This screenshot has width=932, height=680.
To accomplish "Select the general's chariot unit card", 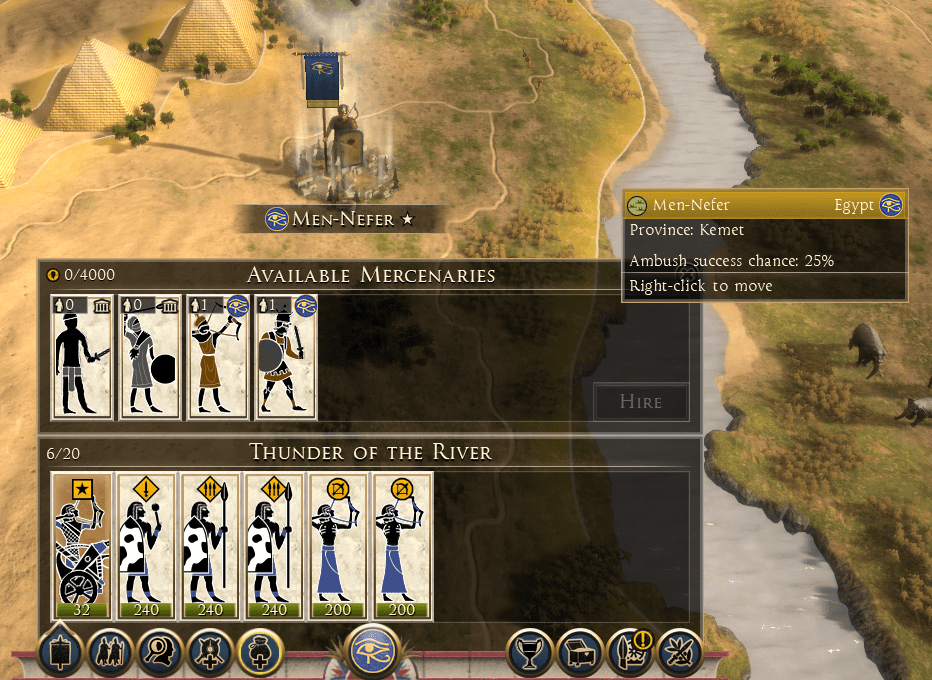I will click(82, 546).
